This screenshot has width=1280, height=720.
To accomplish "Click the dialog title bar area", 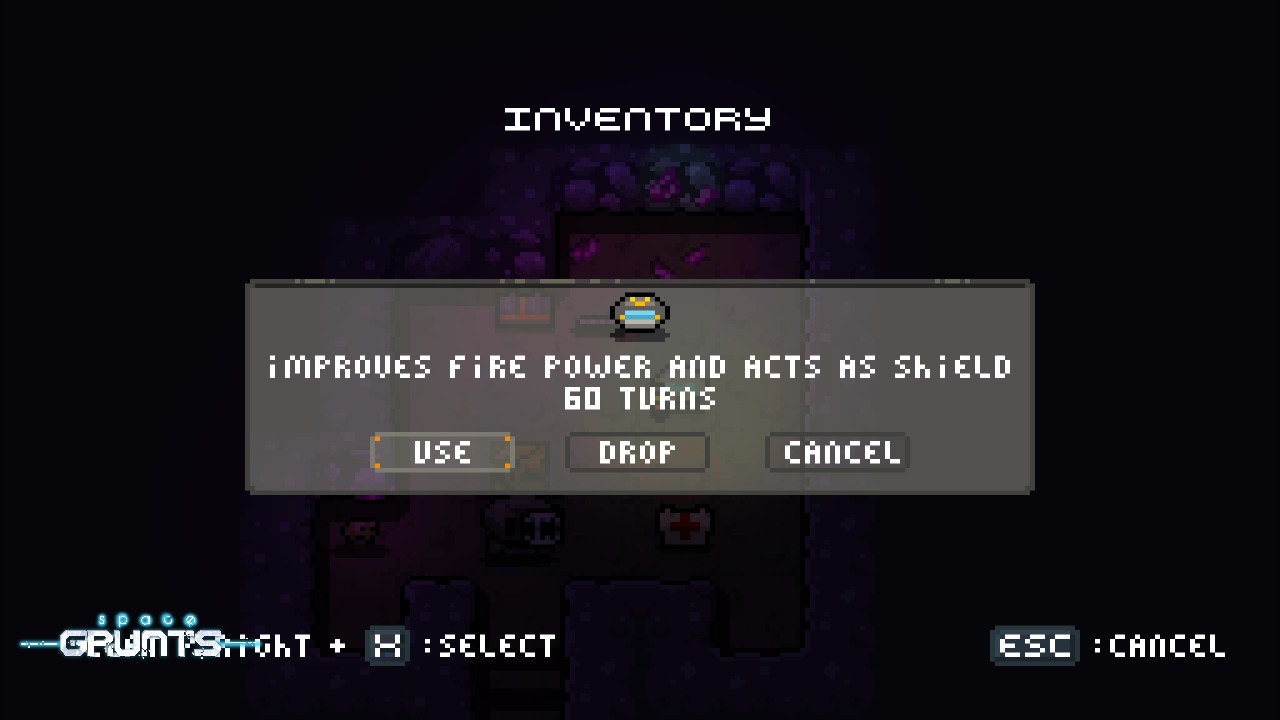I will click(640, 288).
